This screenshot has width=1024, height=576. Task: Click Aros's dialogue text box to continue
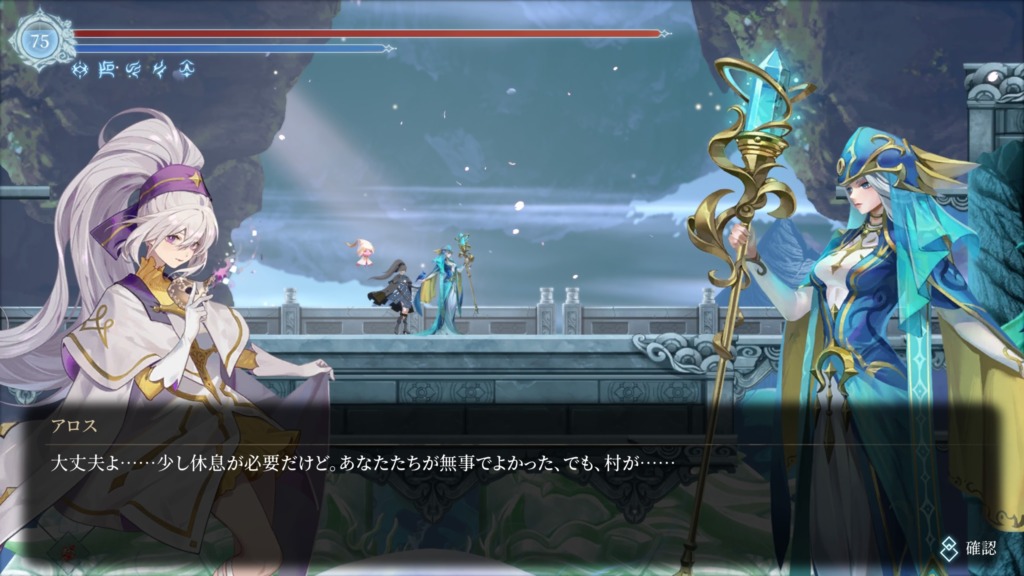click(x=500, y=464)
